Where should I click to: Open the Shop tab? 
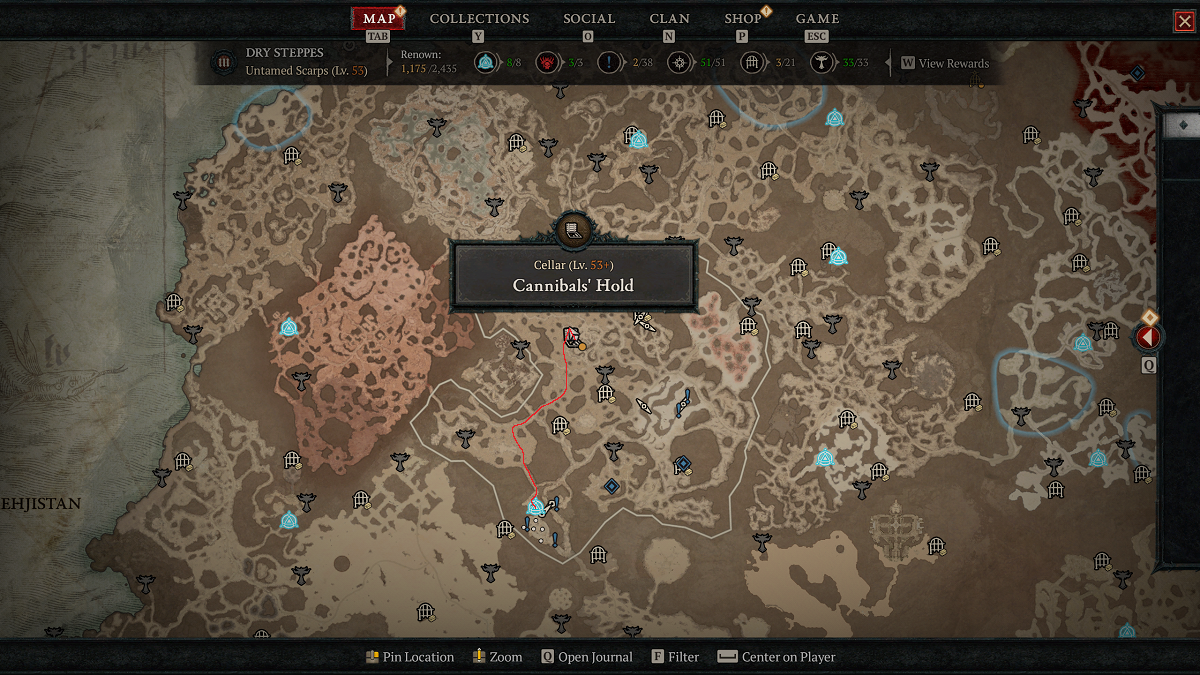742,19
